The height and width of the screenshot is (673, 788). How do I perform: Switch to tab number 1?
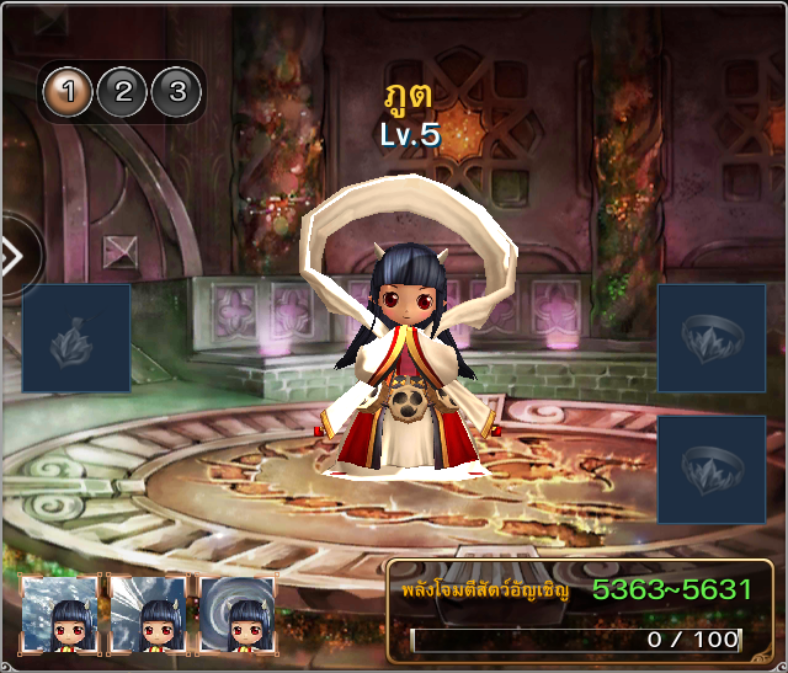point(68,93)
